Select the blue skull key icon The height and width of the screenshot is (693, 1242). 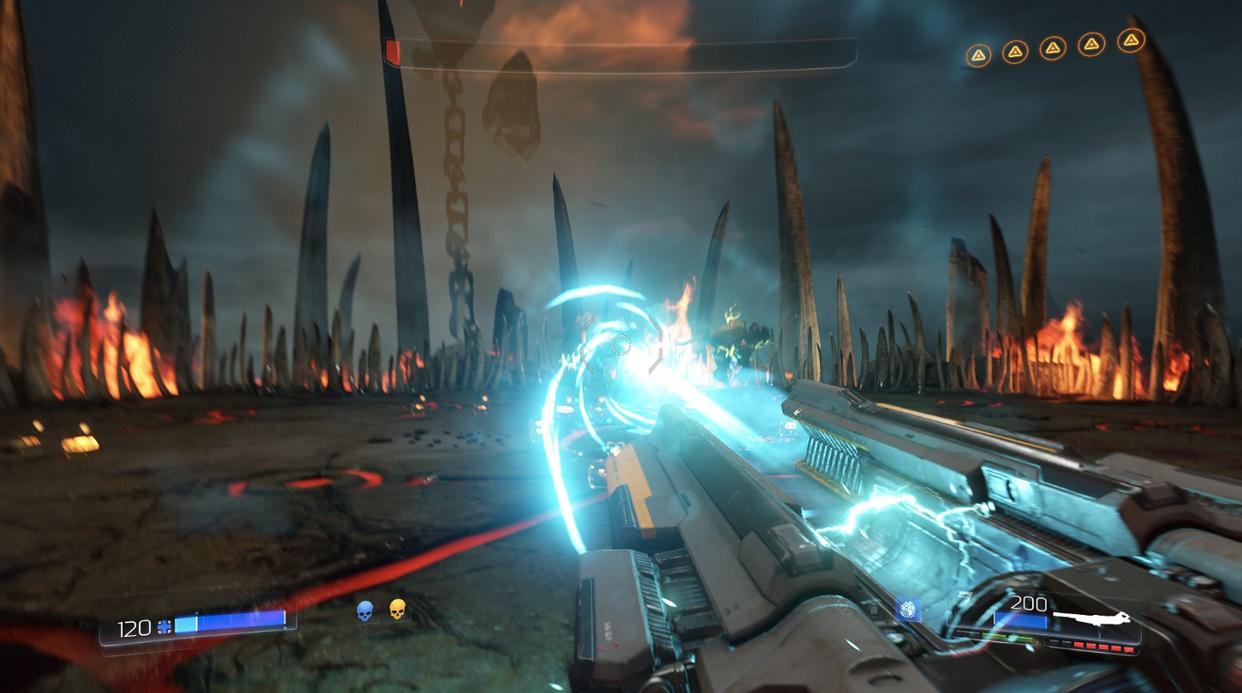coord(365,610)
